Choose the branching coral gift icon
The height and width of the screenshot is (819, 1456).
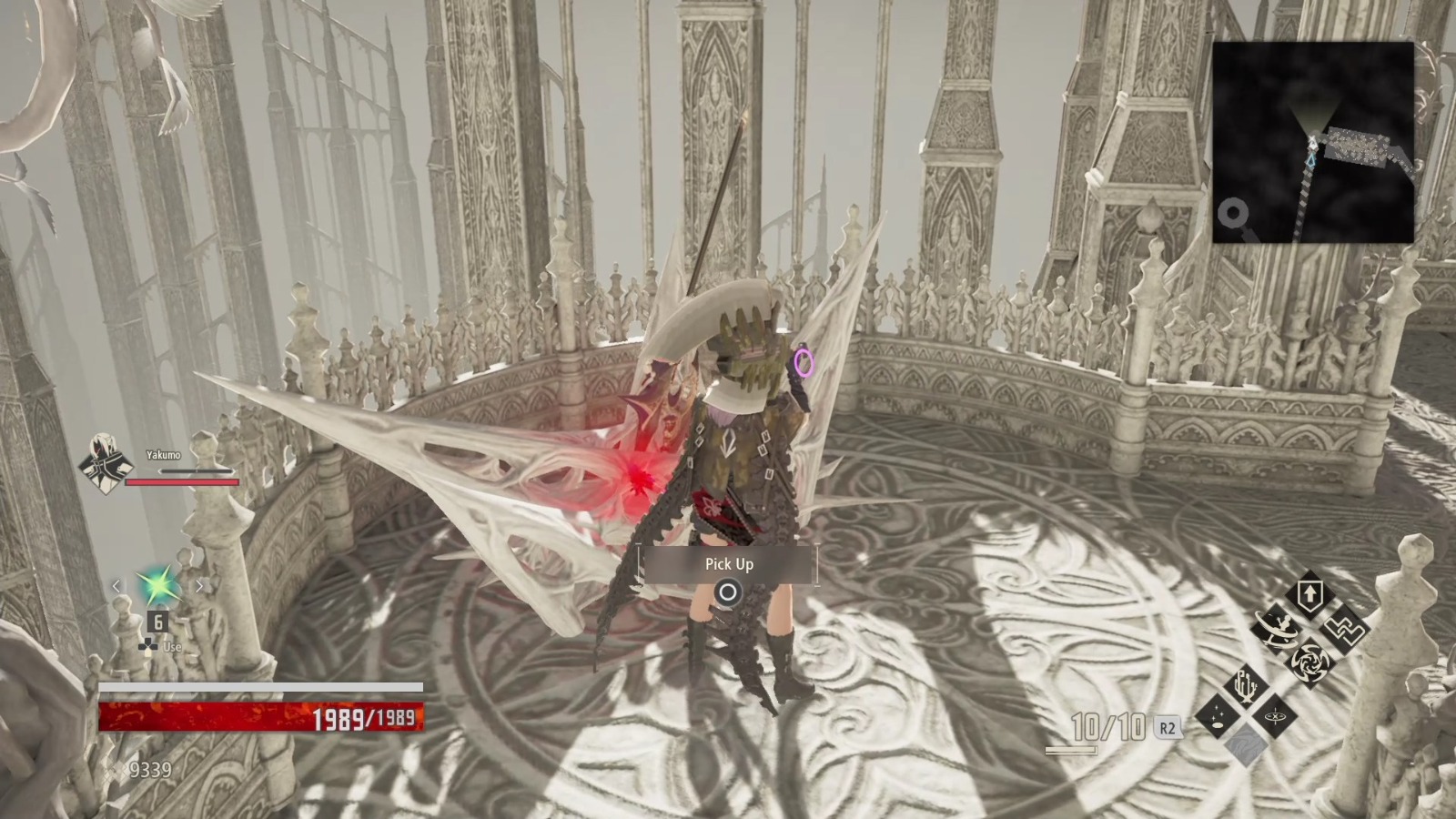[1245, 685]
